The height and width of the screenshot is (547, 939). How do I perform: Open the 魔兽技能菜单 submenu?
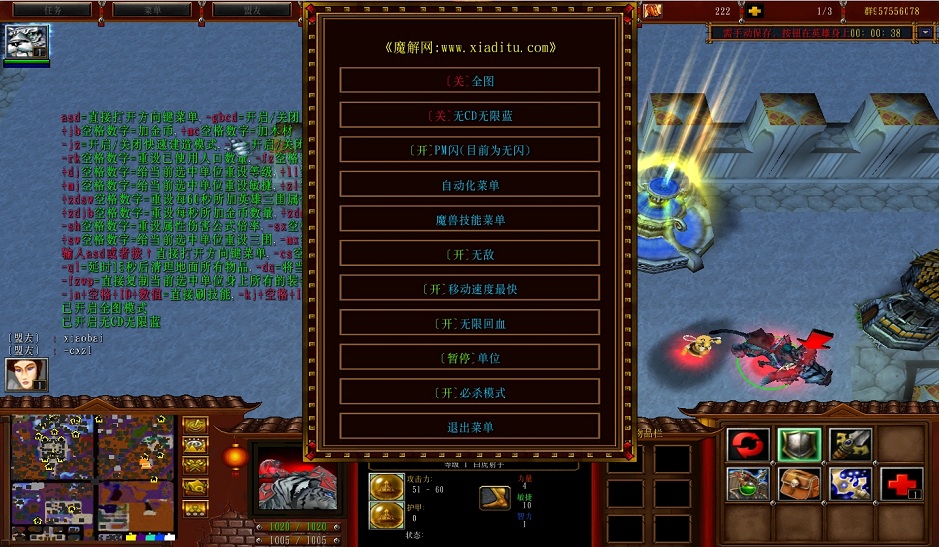[469, 220]
